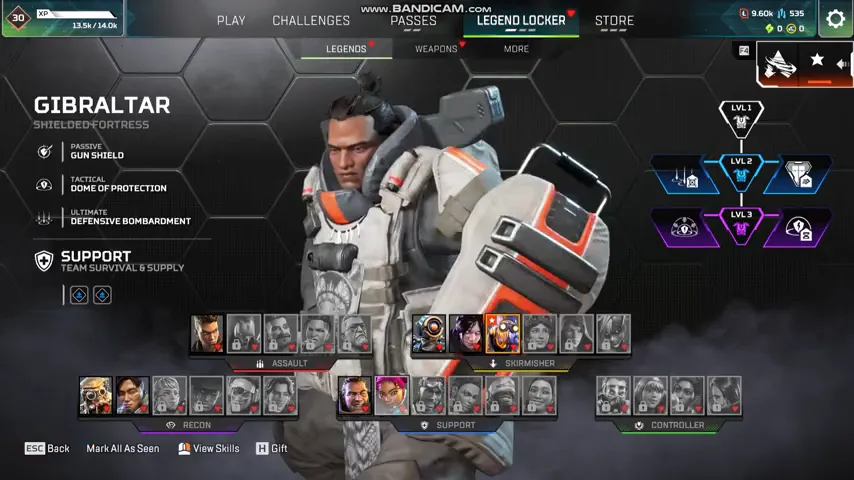Switch to the Challenges tab
The height and width of the screenshot is (480, 854).
pyautogui.click(x=311, y=20)
